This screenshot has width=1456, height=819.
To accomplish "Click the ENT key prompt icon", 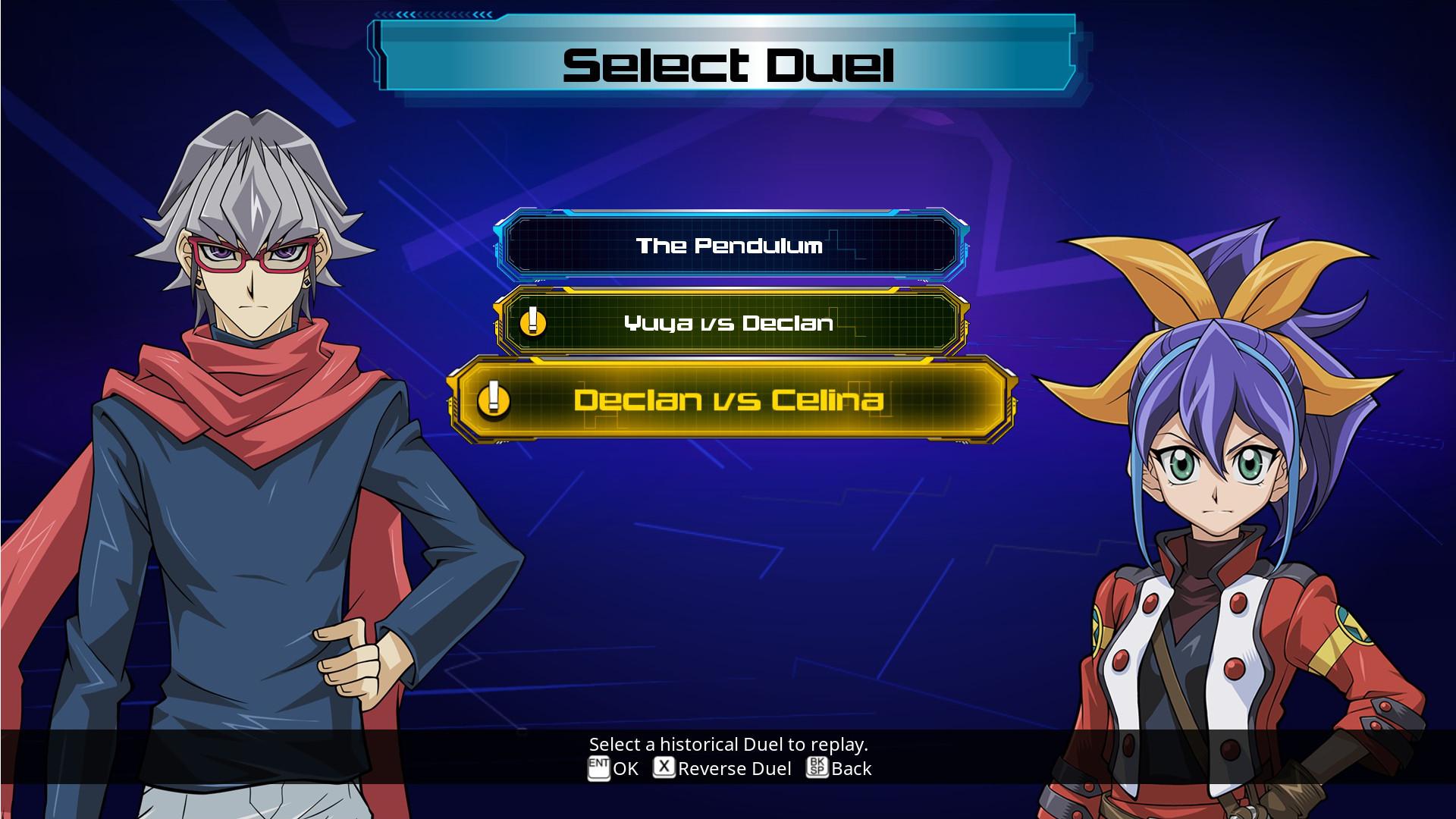I will click(598, 768).
